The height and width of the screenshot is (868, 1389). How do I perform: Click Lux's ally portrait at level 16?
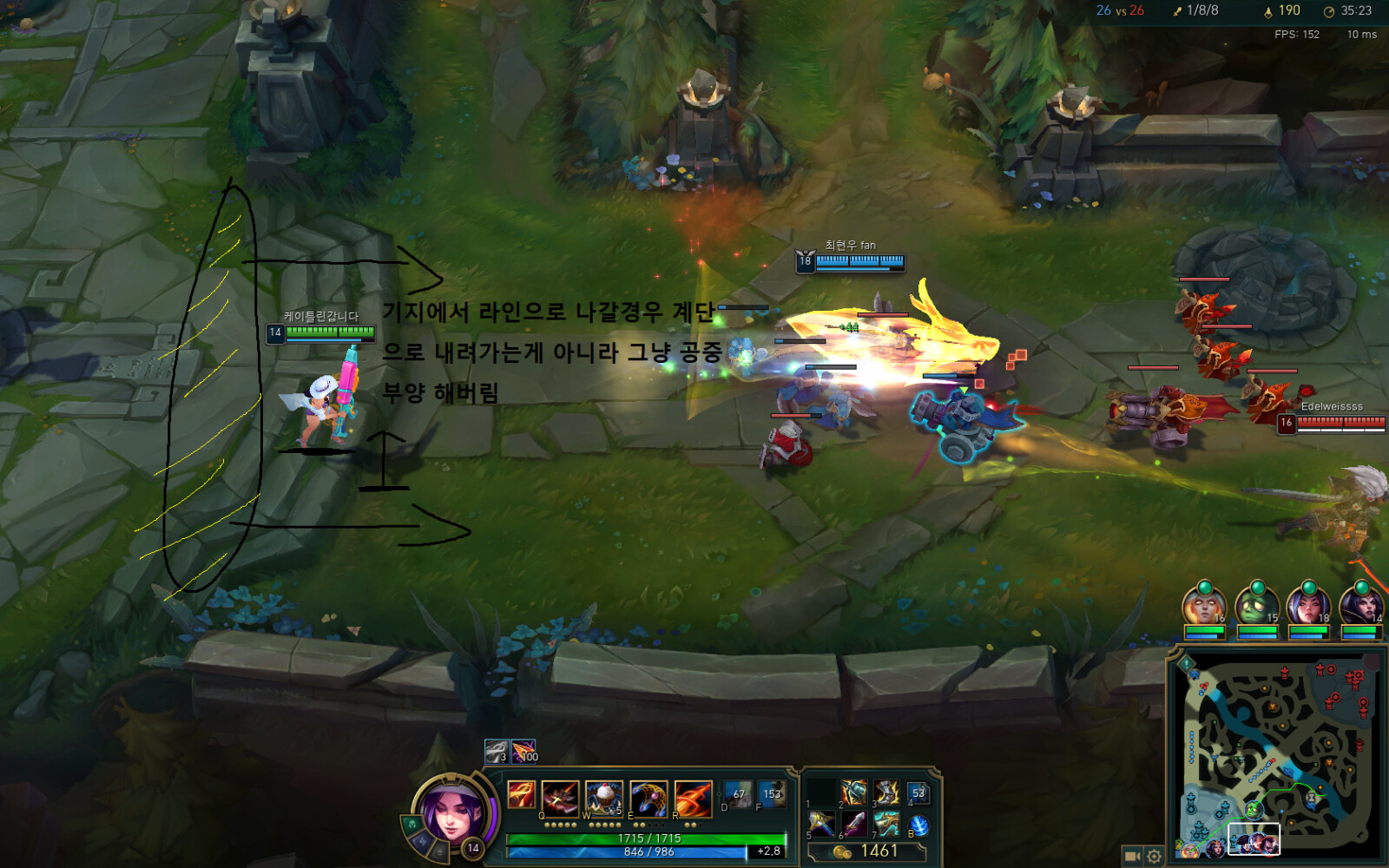1203,606
